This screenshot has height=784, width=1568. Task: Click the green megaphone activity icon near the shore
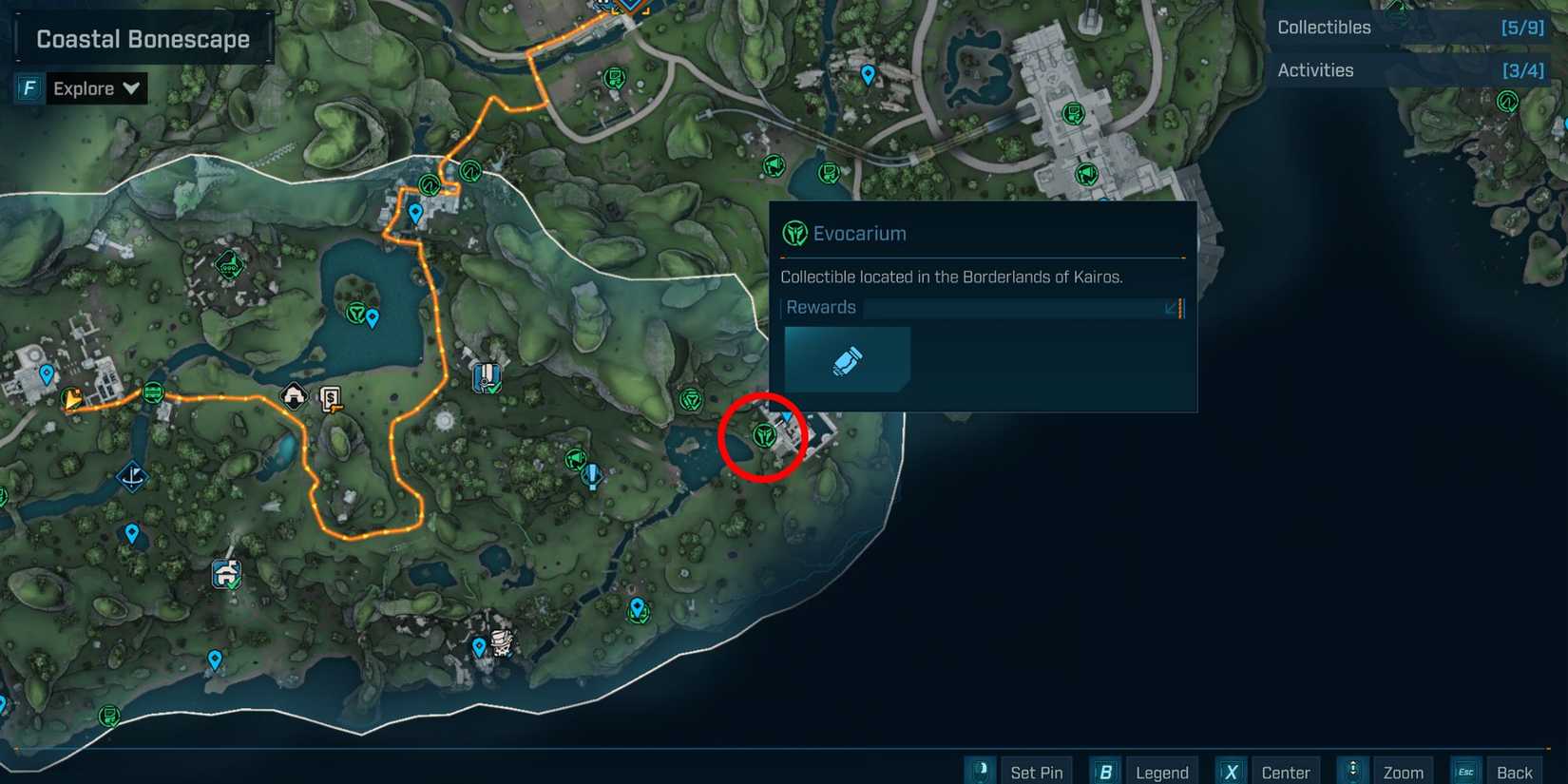(577, 460)
